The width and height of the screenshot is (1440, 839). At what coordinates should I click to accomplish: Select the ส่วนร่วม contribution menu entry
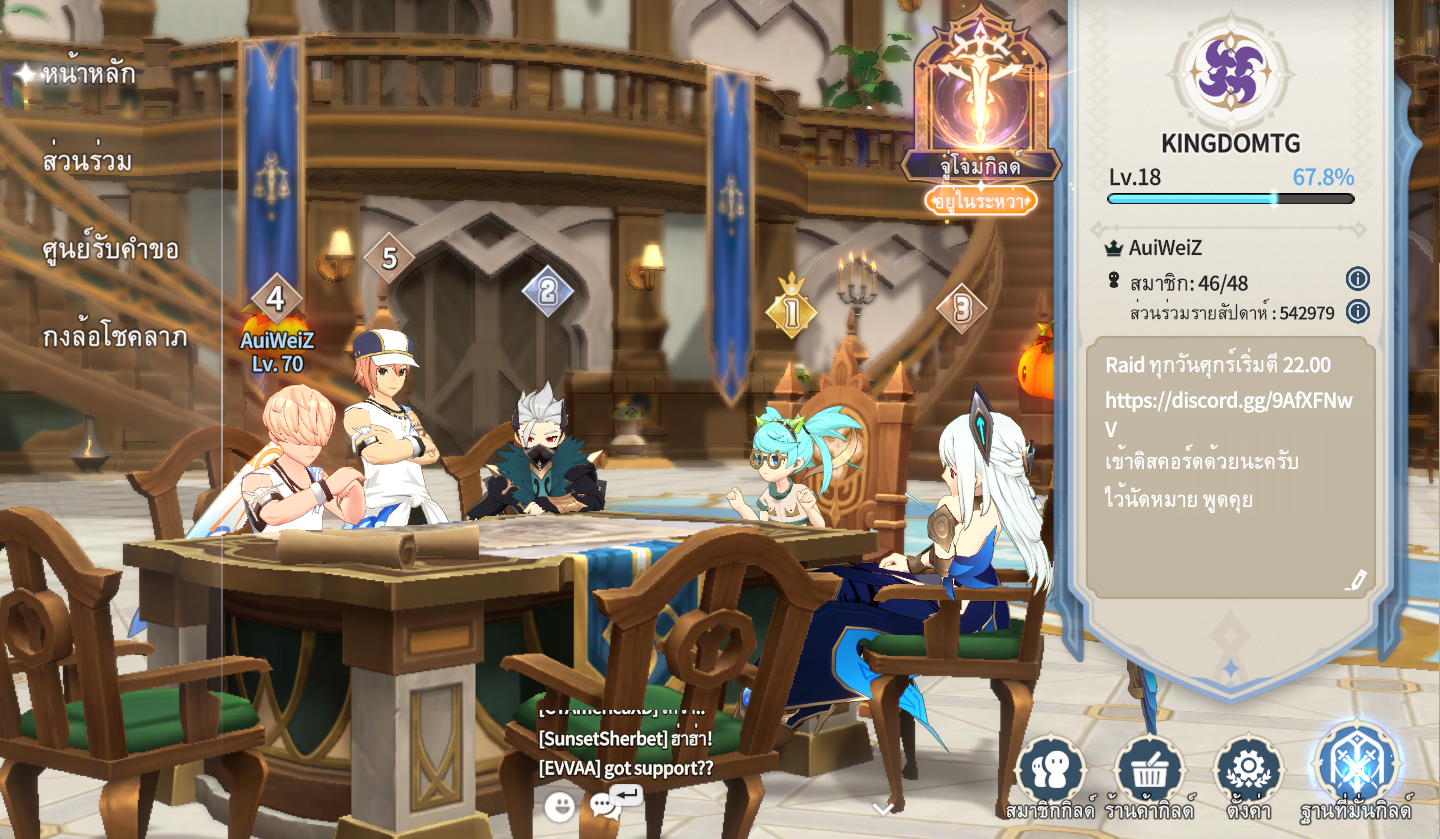pyautogui.click(x=88, y=161)
